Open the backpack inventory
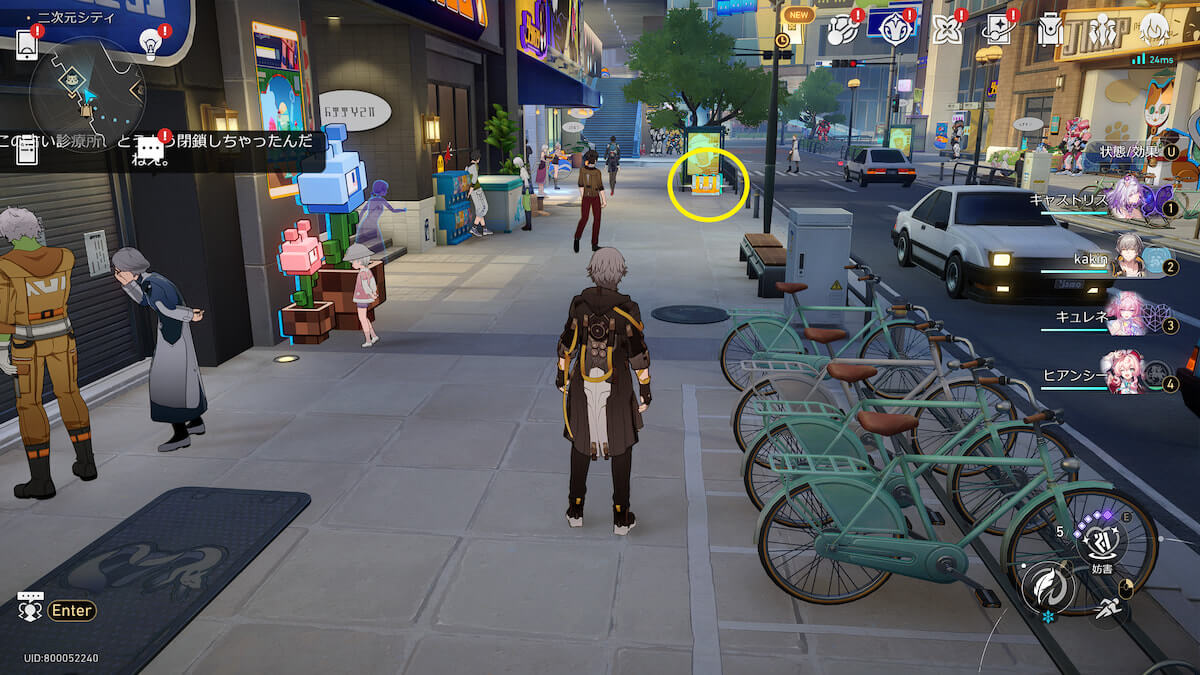1200x675 pixels. click(x=1049, y=30)
